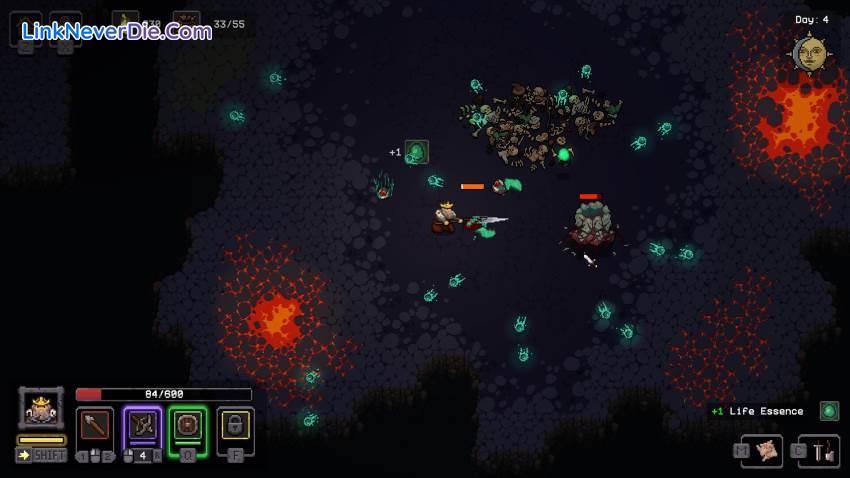Click the sun day-cycle indicator
The height and width of the screenshot is (478, 850).
click(x=809, y=53)
